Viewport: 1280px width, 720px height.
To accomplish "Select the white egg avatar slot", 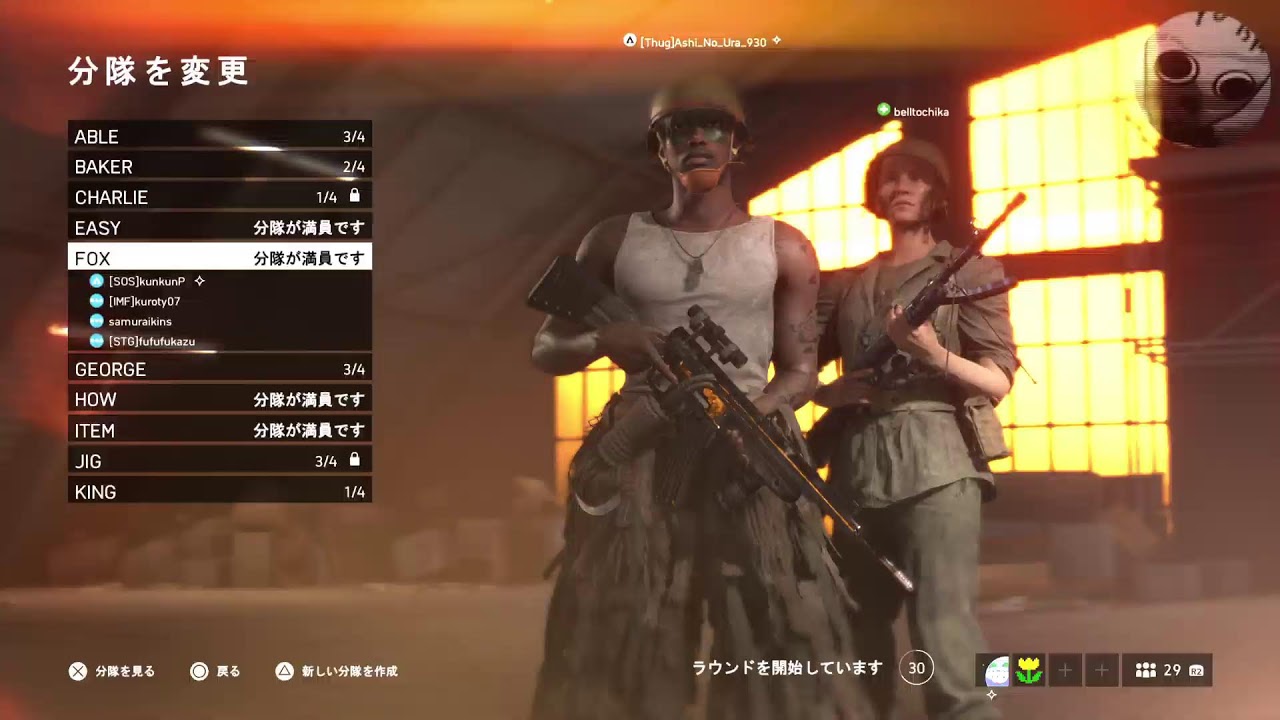I will tap(995, 670).
